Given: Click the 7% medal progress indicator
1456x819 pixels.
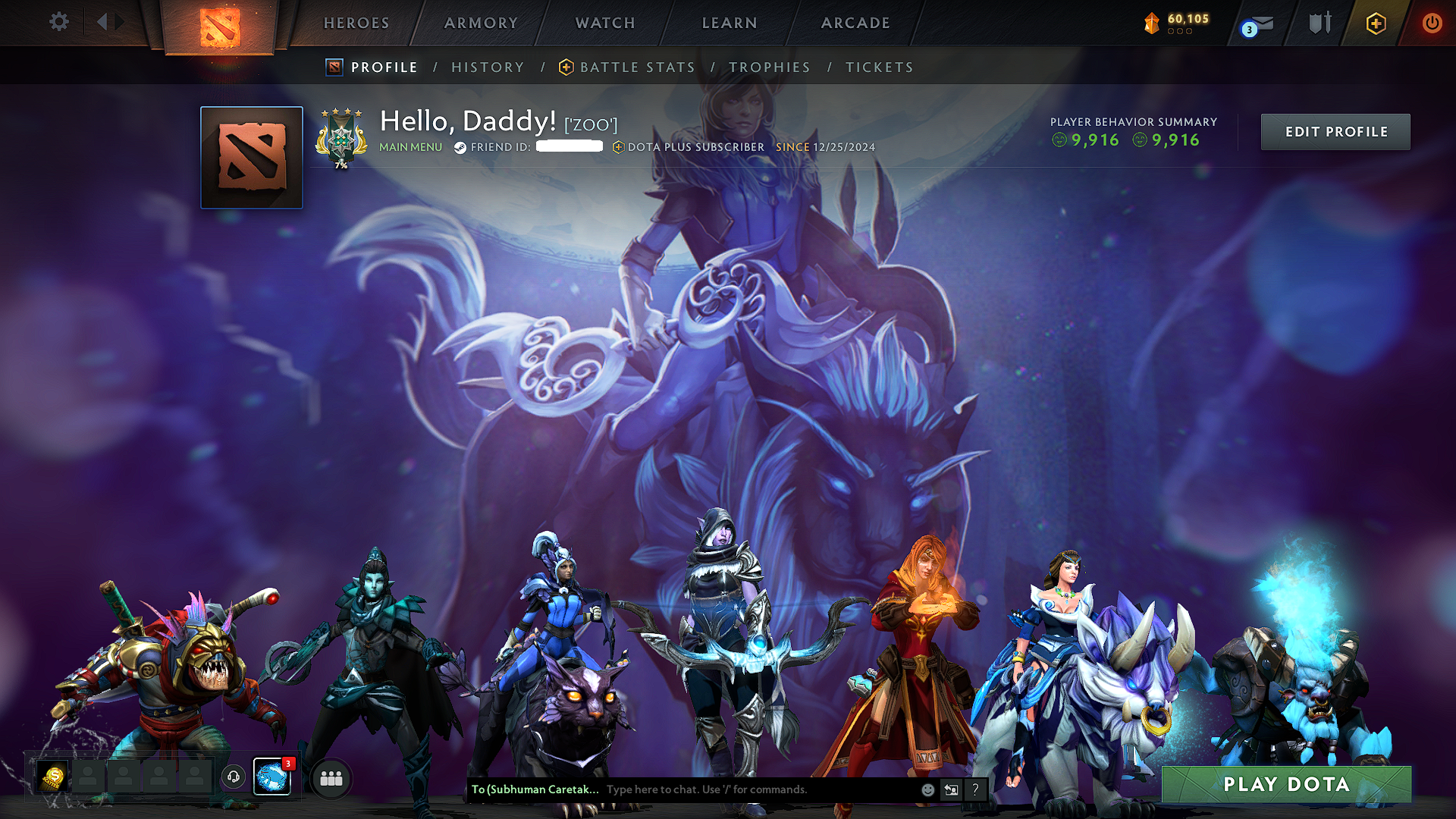Looking at the screenshot, I should [x=340, y=162].
